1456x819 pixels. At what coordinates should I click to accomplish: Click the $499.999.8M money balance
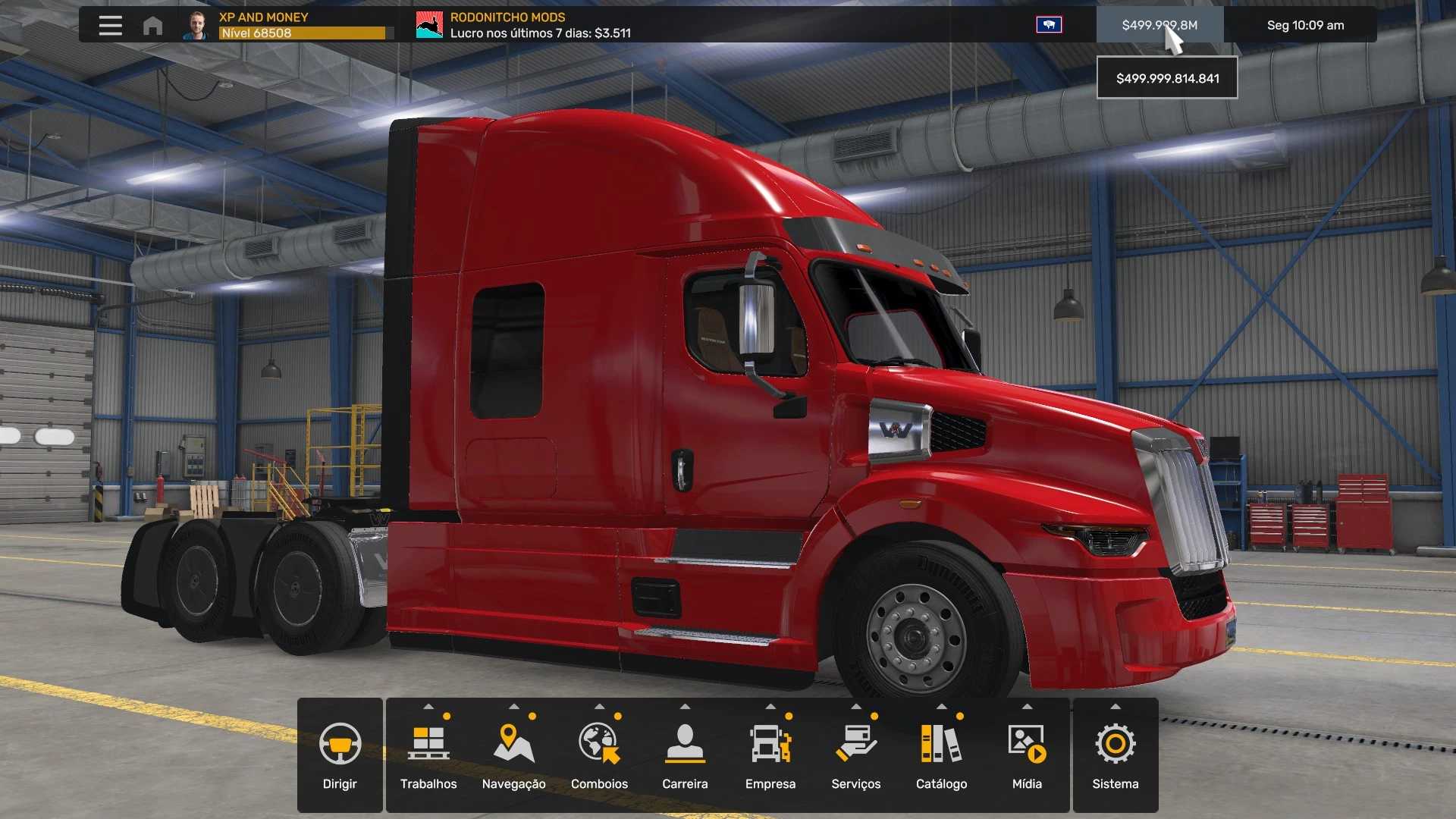pos(1159,25)
